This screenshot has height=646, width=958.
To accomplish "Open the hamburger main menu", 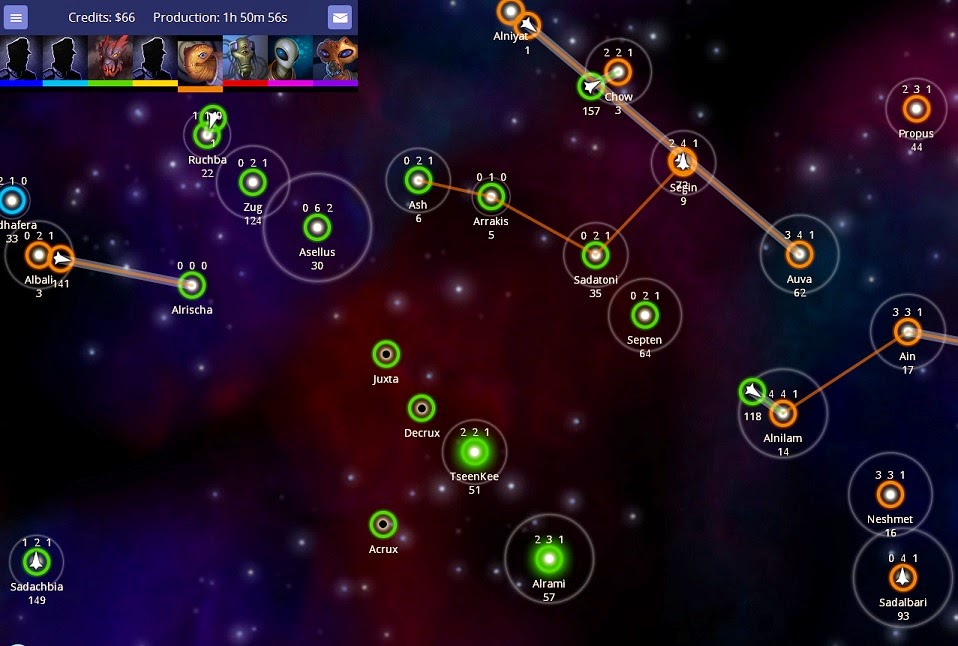I will click(16, 18).
